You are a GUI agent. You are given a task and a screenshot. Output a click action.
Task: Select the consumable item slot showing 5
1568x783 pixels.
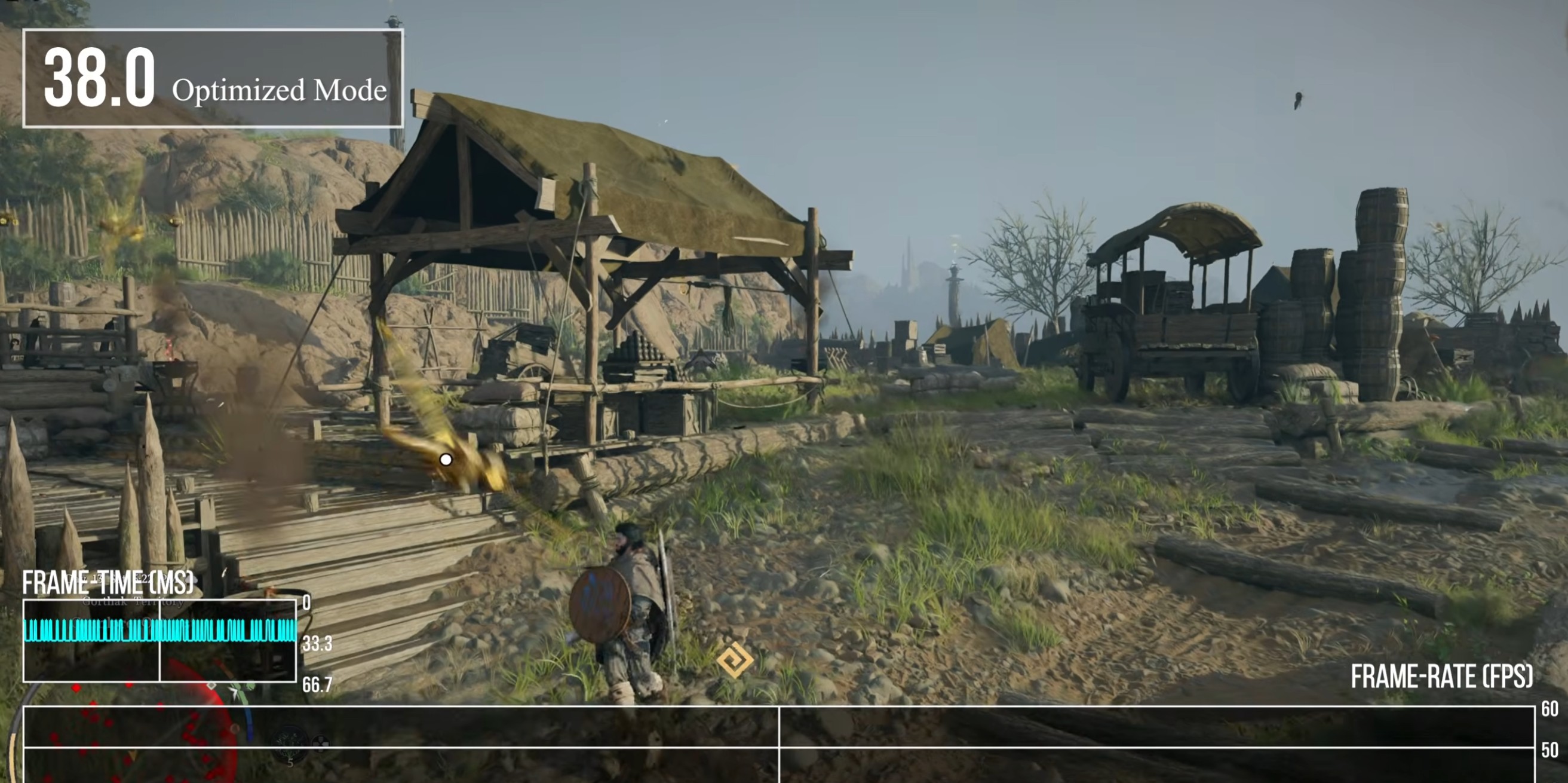pos(290,746)
